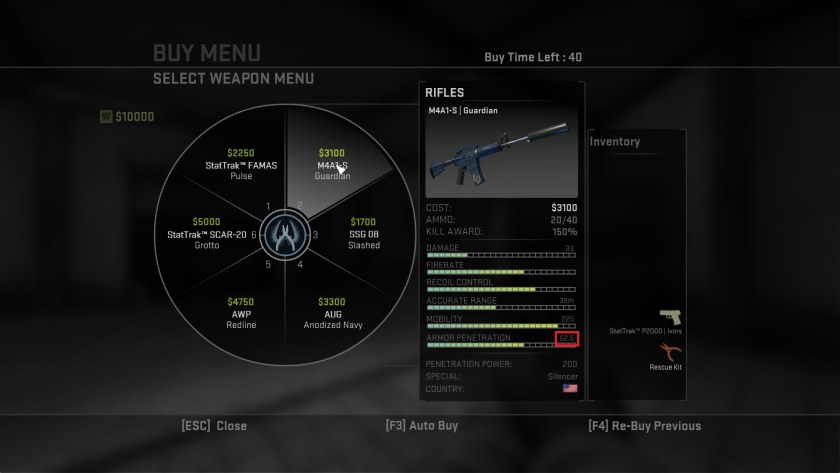Pick the AWP Redline sniper
Viewport: 840px width, 473px height.
point(241,313)
